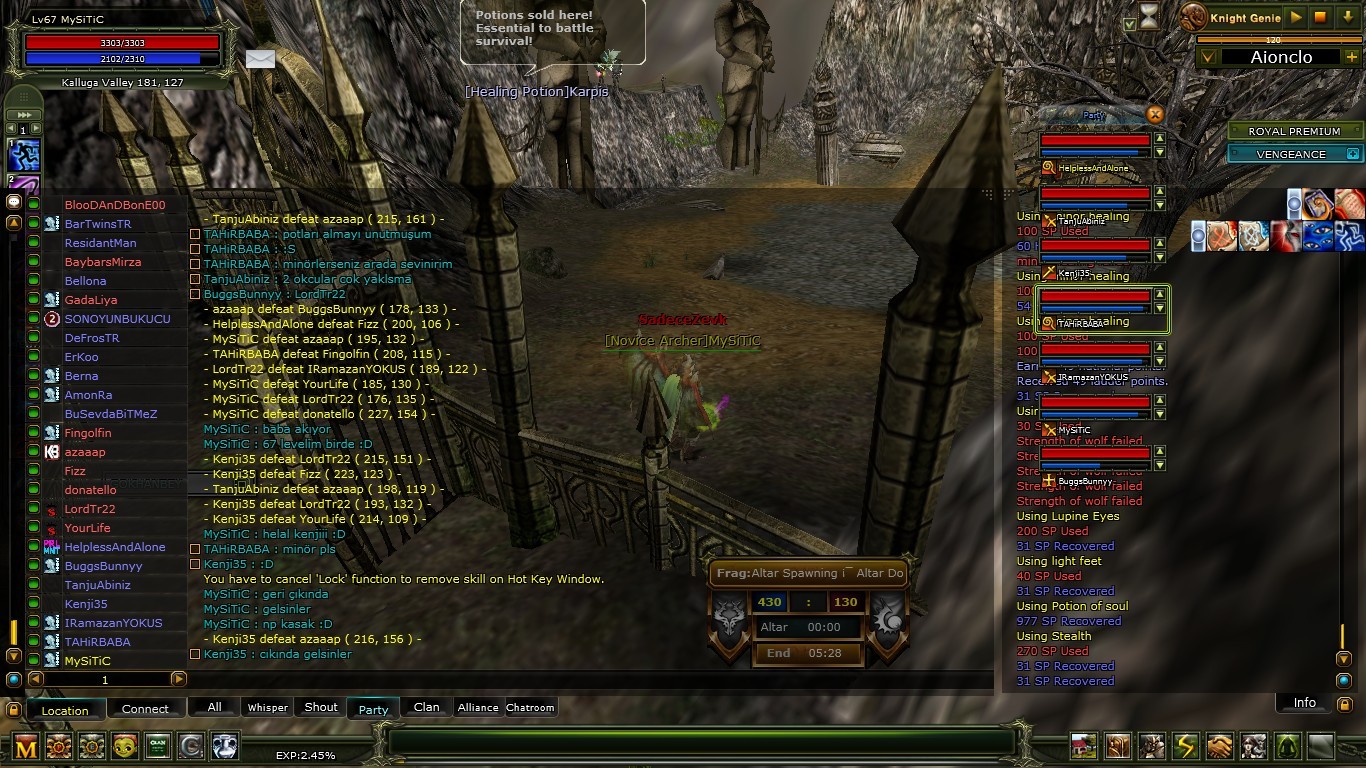Expand the VENGEANCE panel plus button

point(1353,154)
